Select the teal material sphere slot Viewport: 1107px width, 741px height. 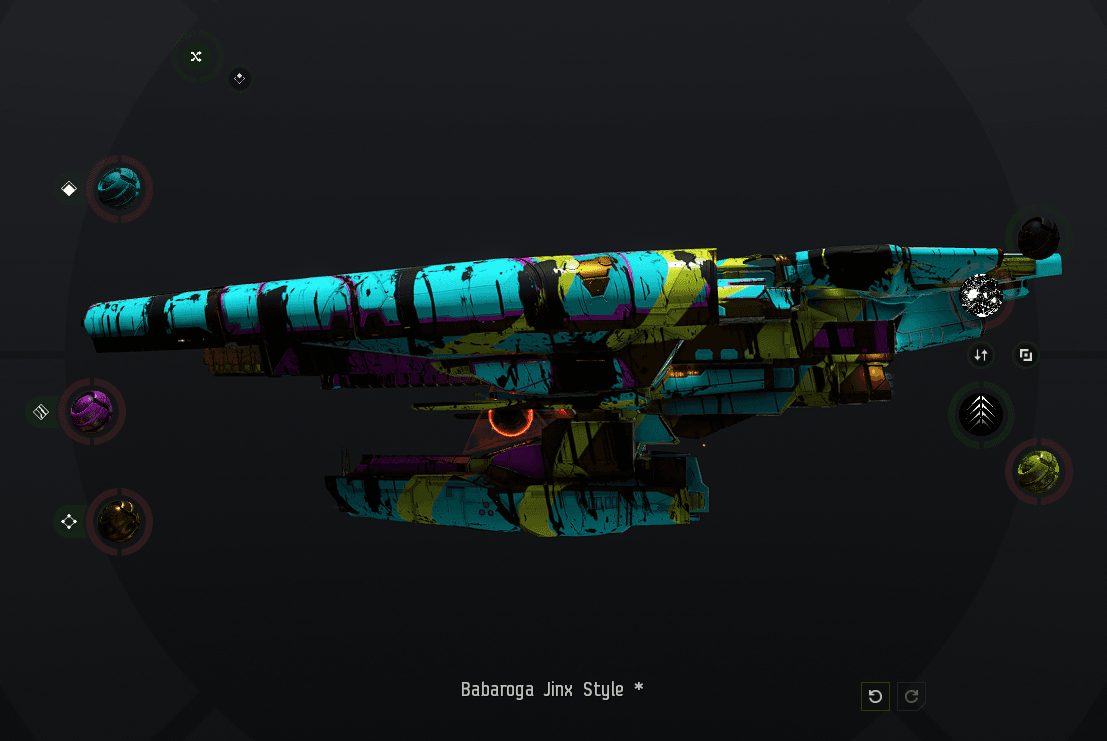[119, 188]
